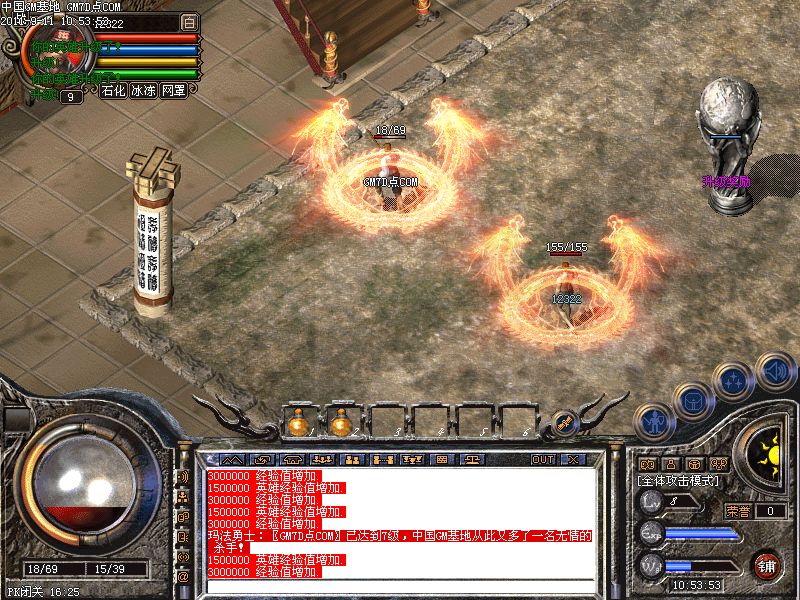Click the 石化 button under hero bars
800x600 pixels.
(x=113, y=90)
